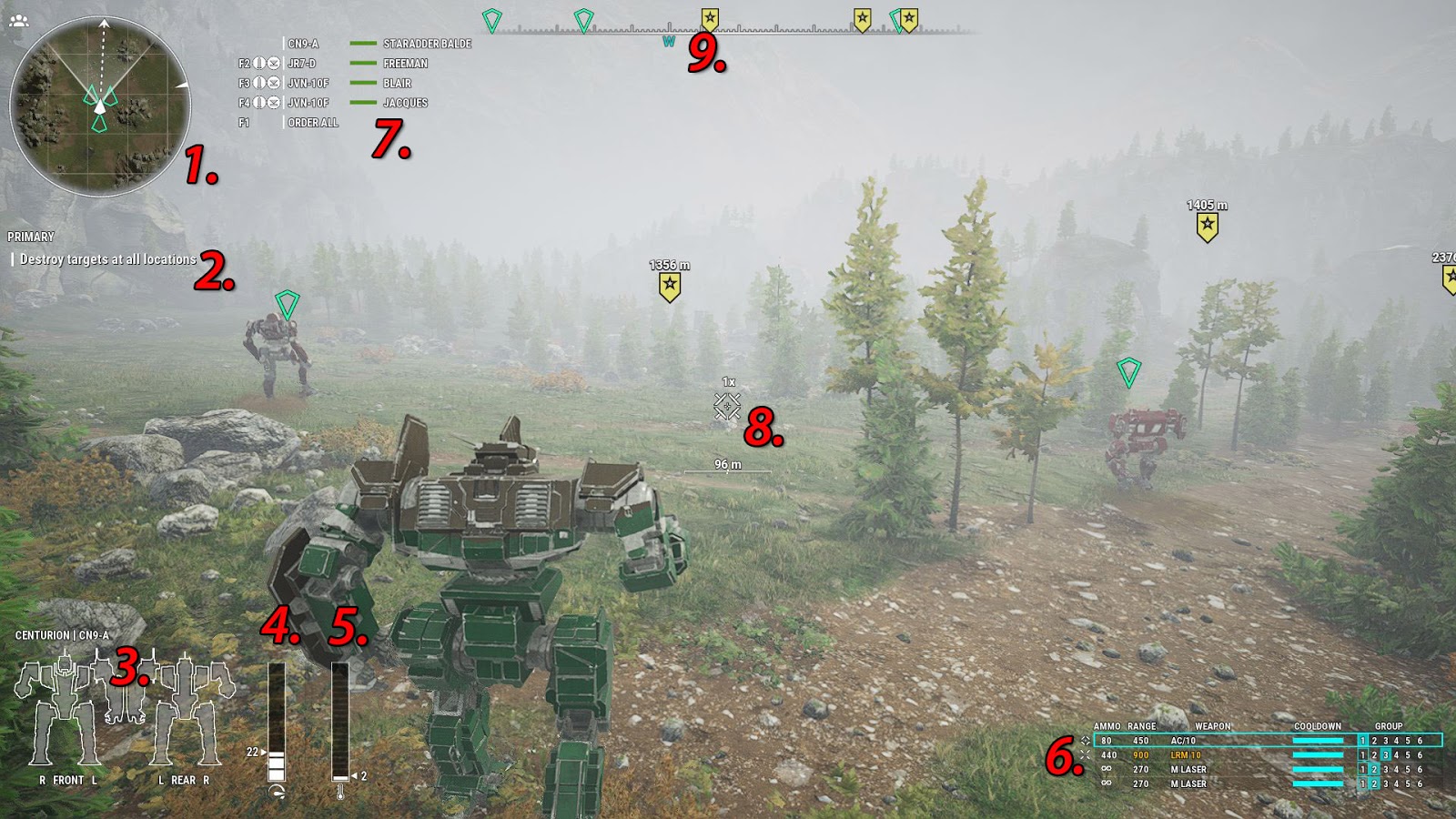Click the W waypoint marker on the compass bar
The image size is (1456, 819).
(671, 40)
